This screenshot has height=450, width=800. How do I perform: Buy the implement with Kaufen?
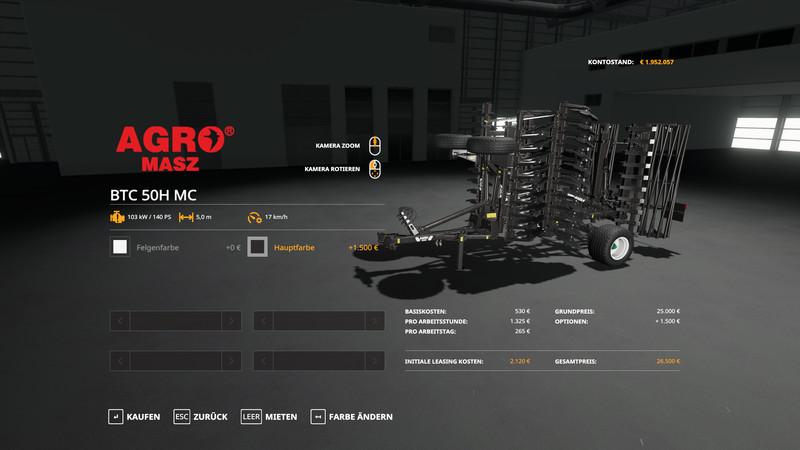[x=134, y=416]
